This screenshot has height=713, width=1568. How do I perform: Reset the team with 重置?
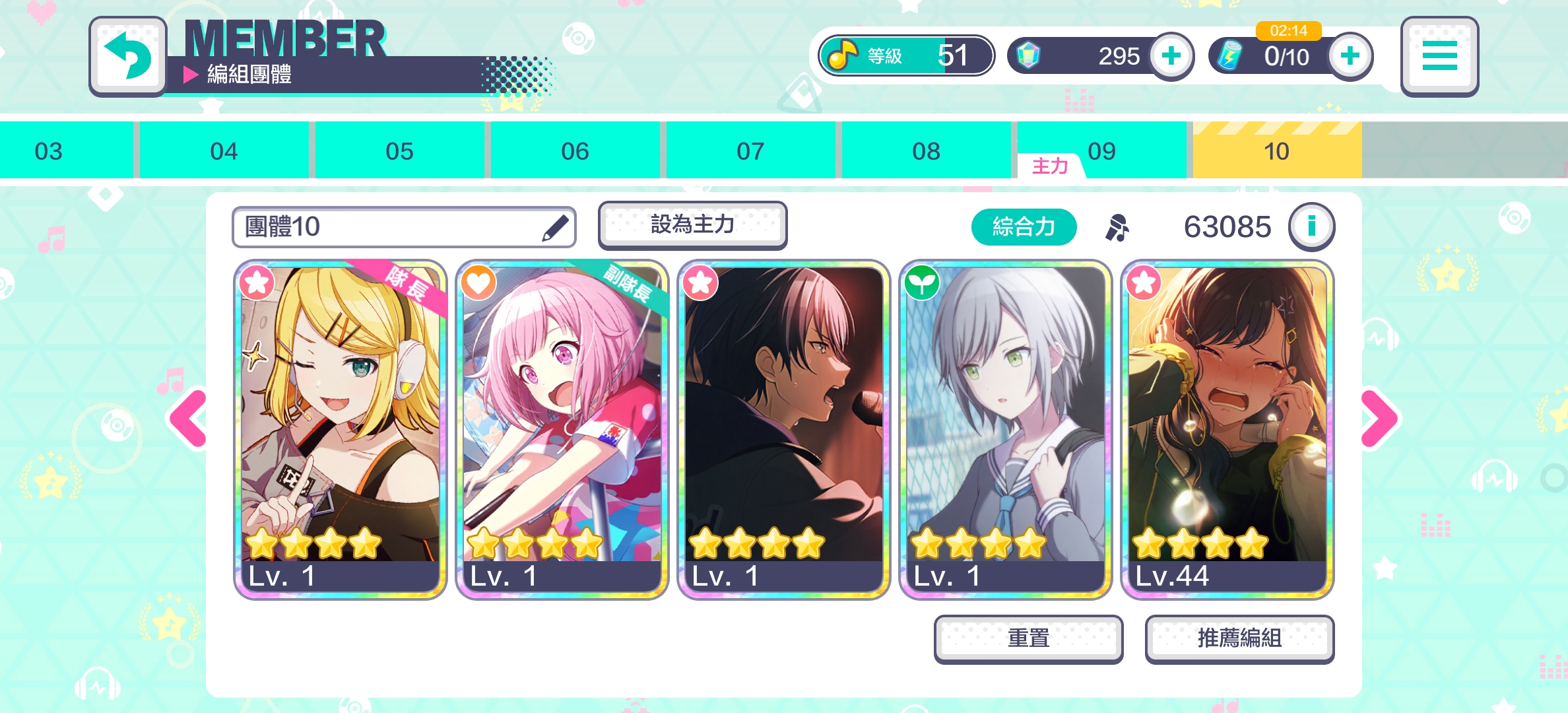(x=1028, y=638)
